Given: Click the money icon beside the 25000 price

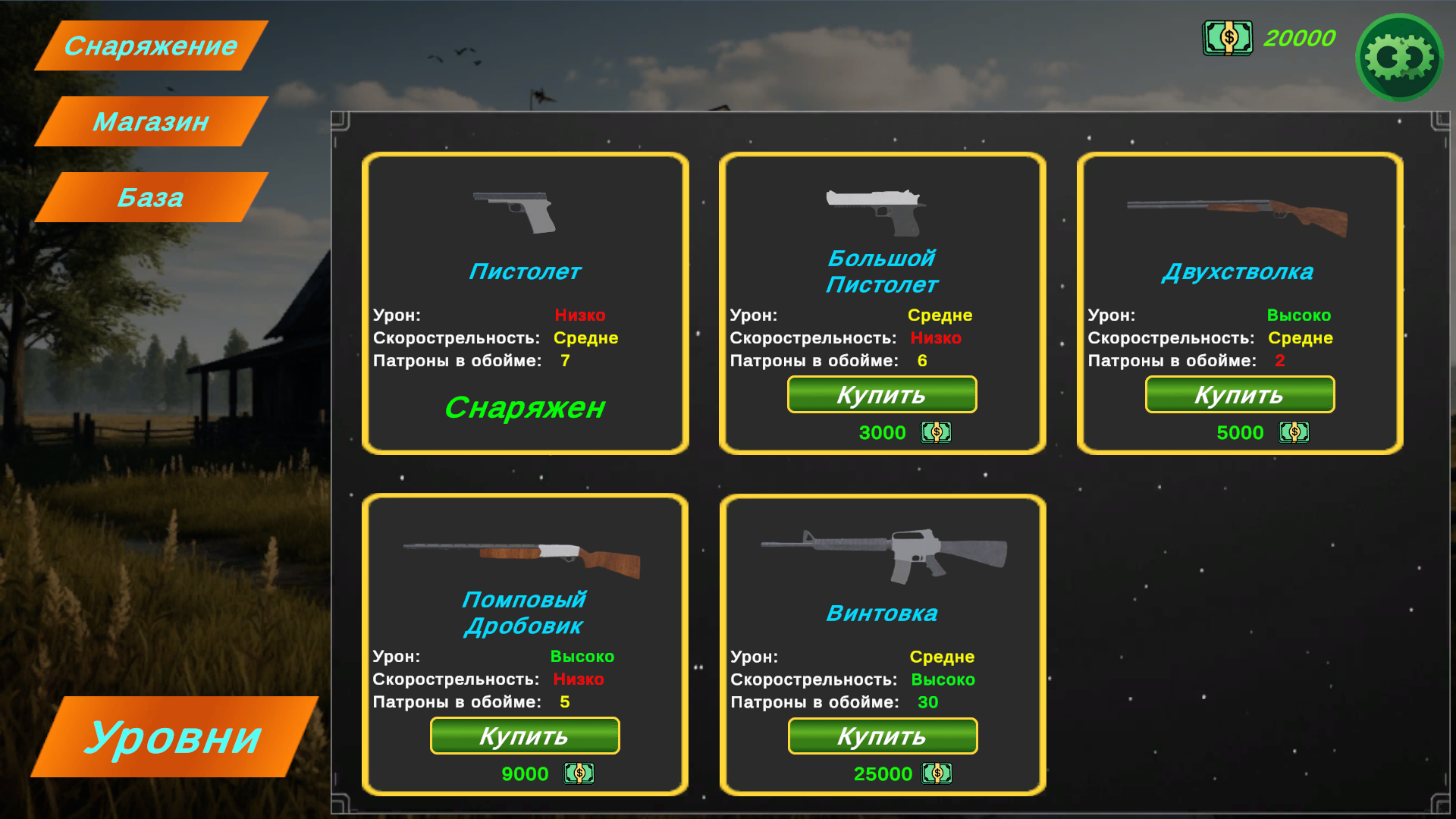Looking at the screenshot, I should point(936,773).
